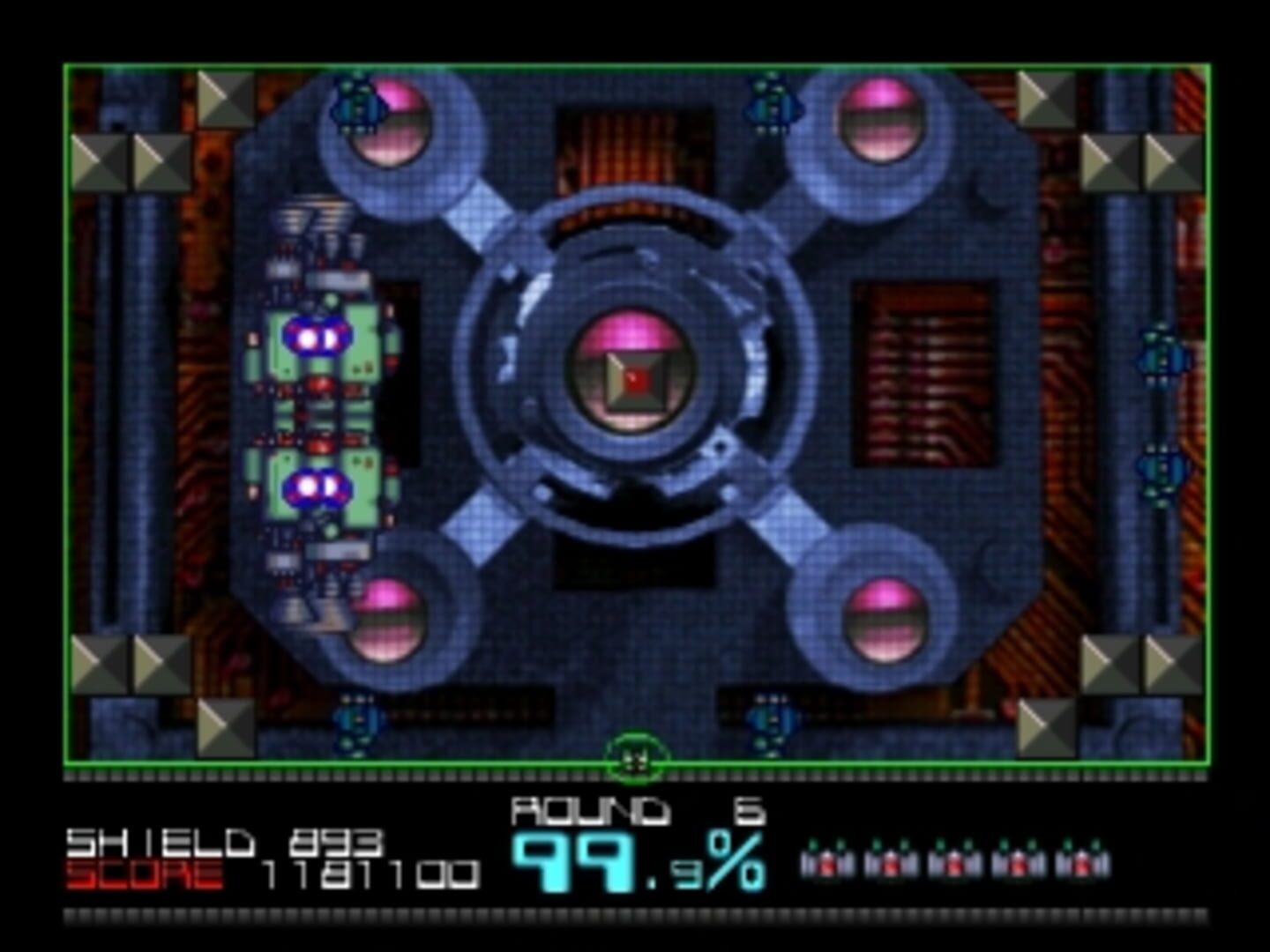The width and height of the screenshot is (1270, 952).
Task: Click the bottom-left pink dome turret
Action: coord(388,617)
